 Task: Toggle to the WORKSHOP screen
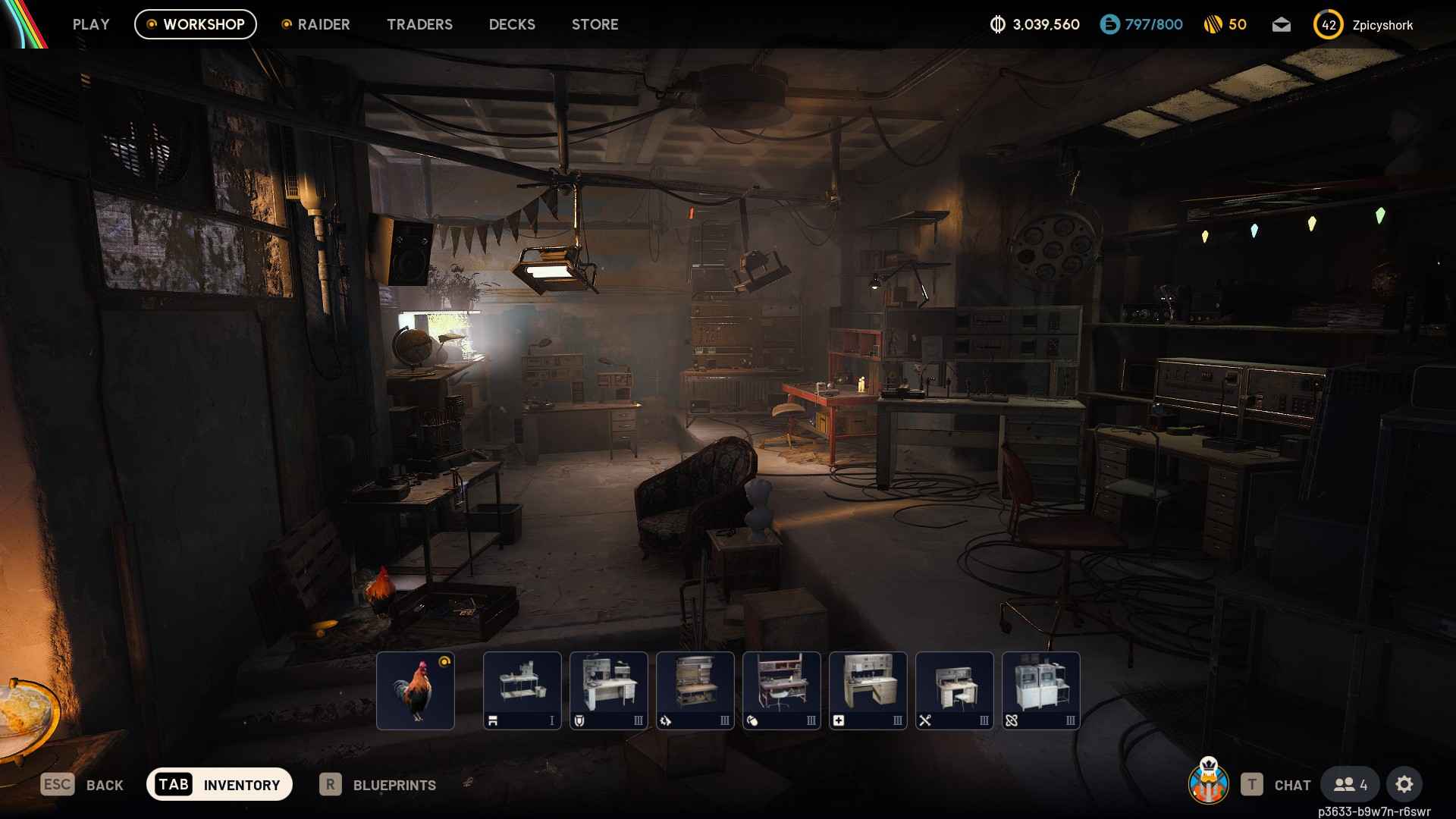tap(195, 24)
